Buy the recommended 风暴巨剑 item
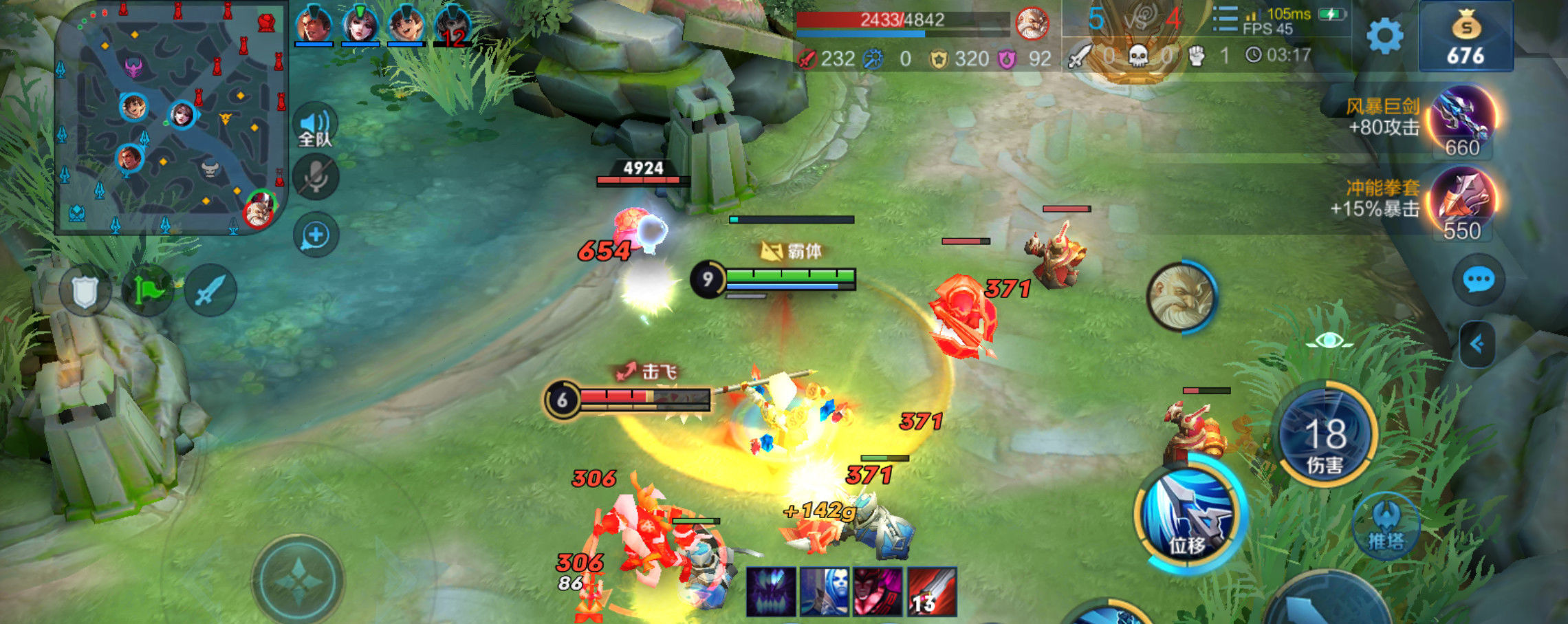Viewport: 1568px width, 624px height. 1463,120
